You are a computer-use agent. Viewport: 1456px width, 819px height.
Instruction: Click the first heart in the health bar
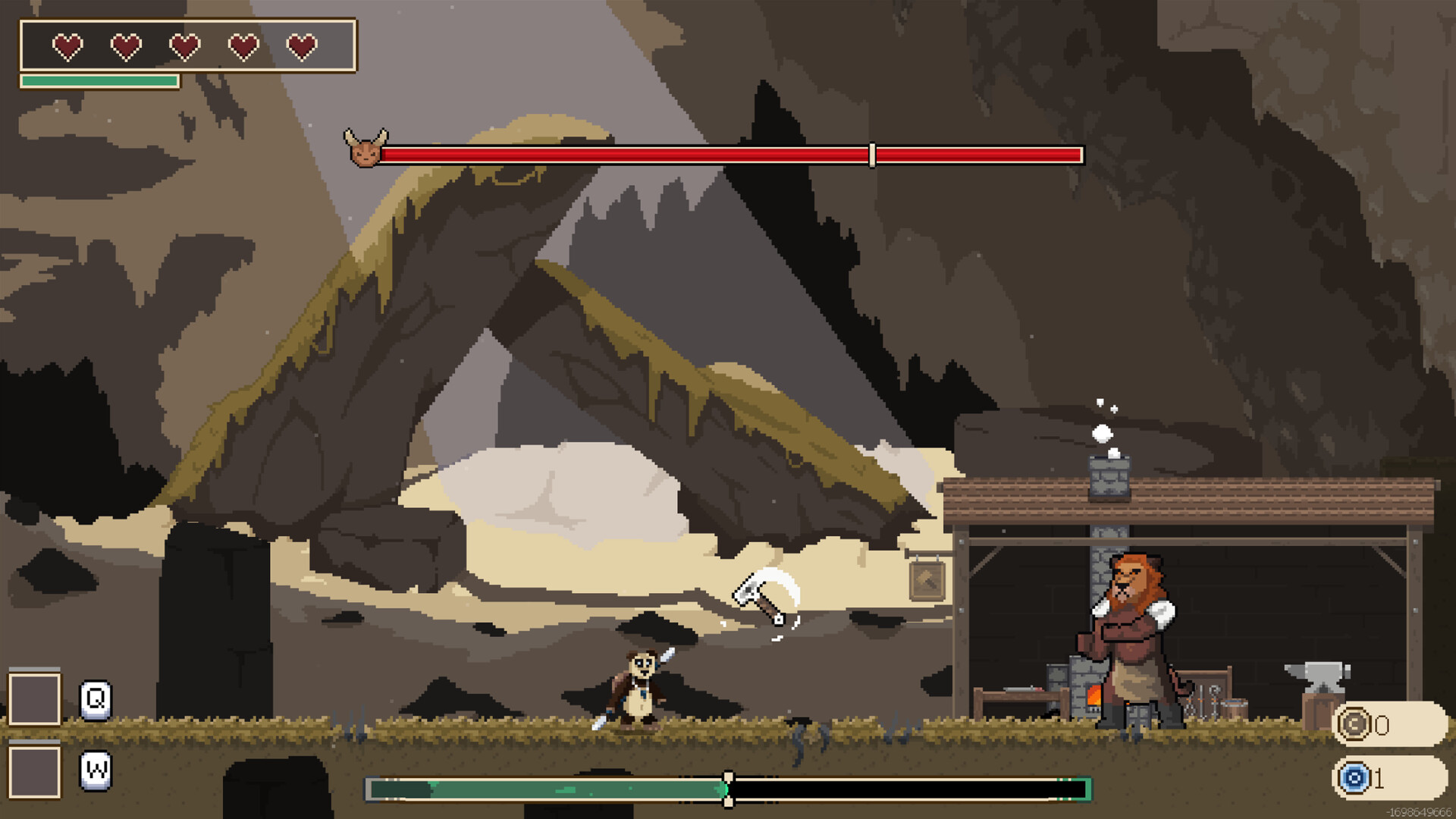(67, 45)
